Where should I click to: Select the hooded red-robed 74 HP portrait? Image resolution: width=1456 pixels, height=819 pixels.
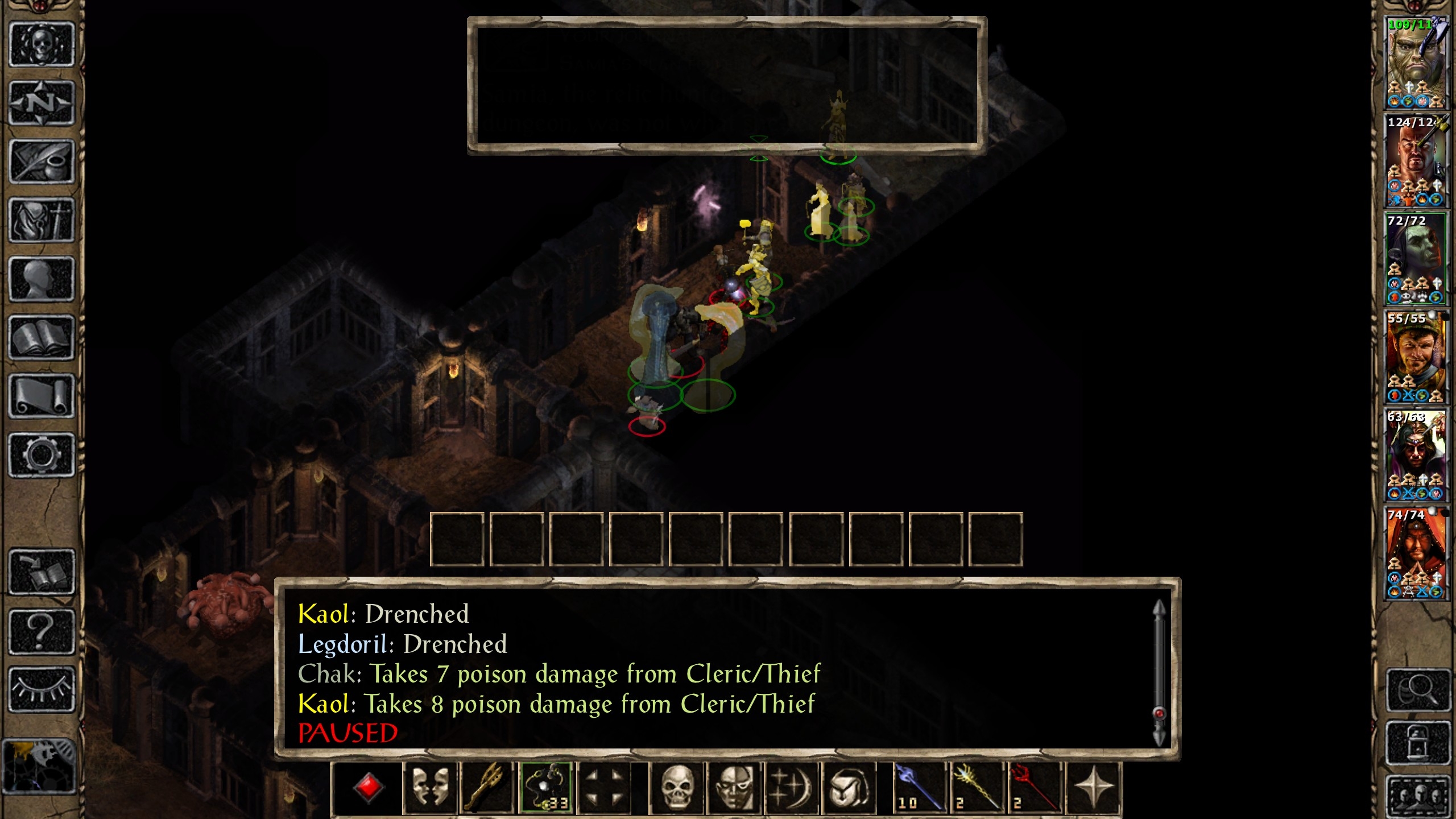1415,553
